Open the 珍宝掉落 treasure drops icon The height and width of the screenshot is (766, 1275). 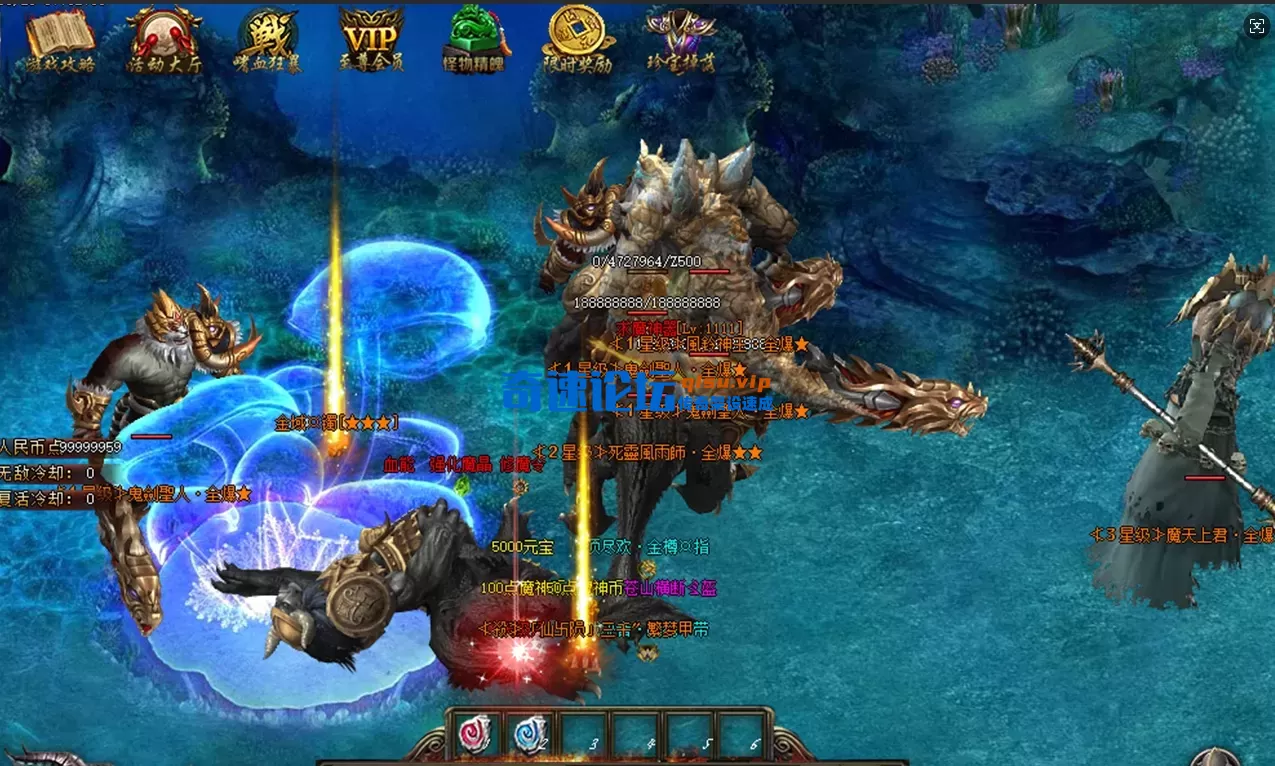coord(682,39)
